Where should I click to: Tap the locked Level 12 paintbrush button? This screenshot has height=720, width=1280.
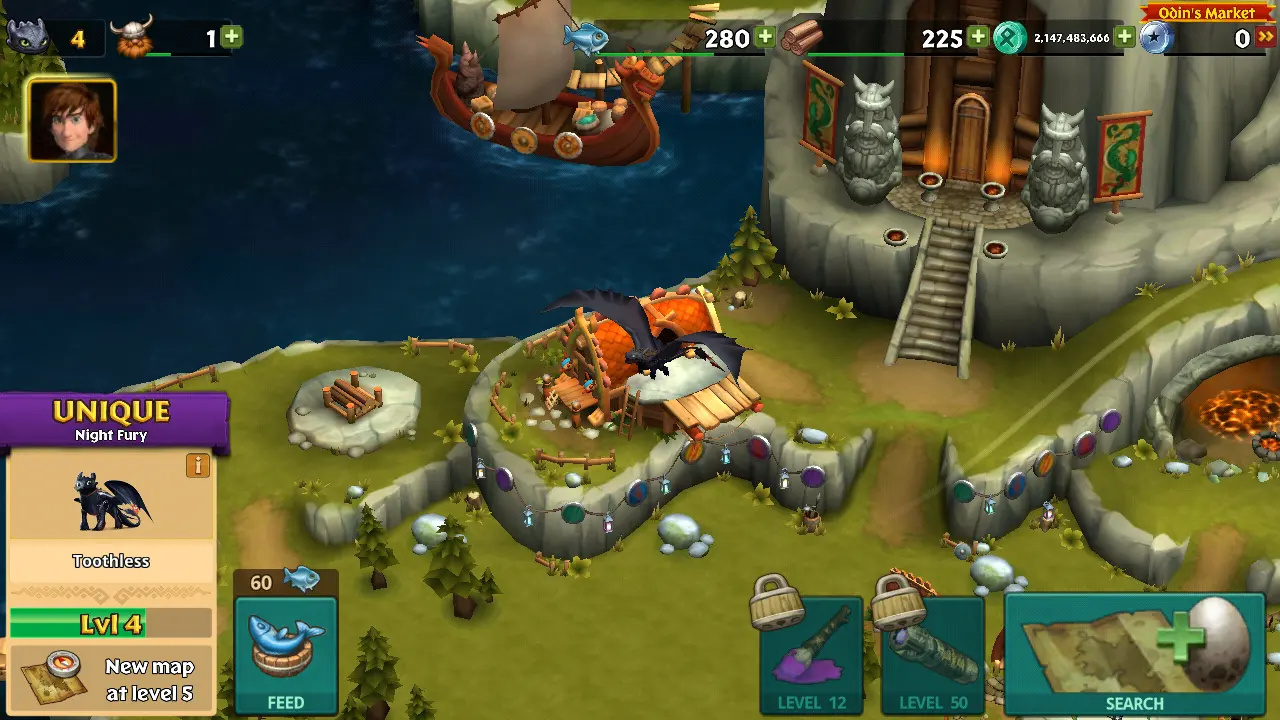pyautogui.click(x=811, y=655)
